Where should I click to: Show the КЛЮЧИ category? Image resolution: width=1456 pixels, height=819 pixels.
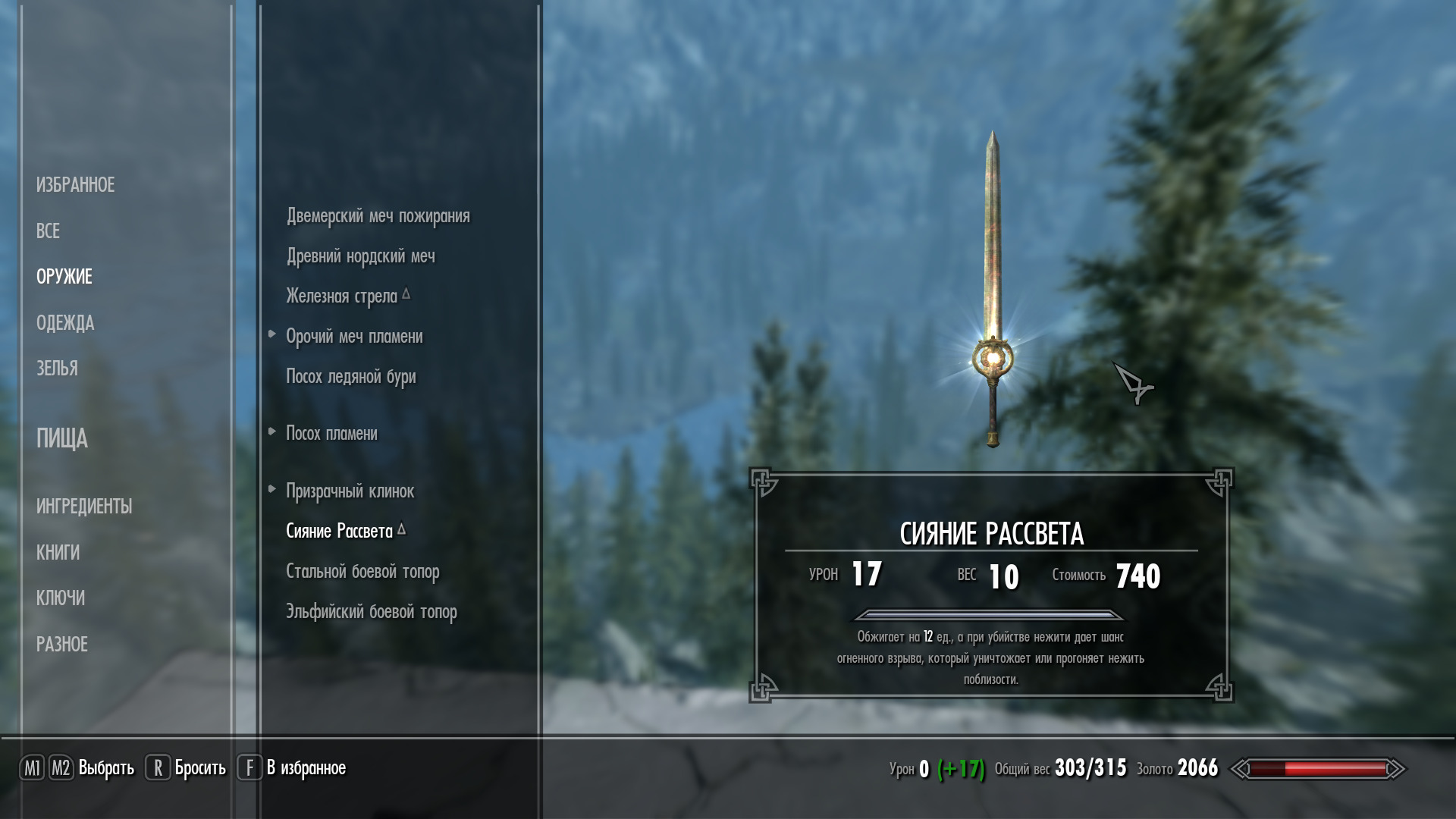(60, 598)
